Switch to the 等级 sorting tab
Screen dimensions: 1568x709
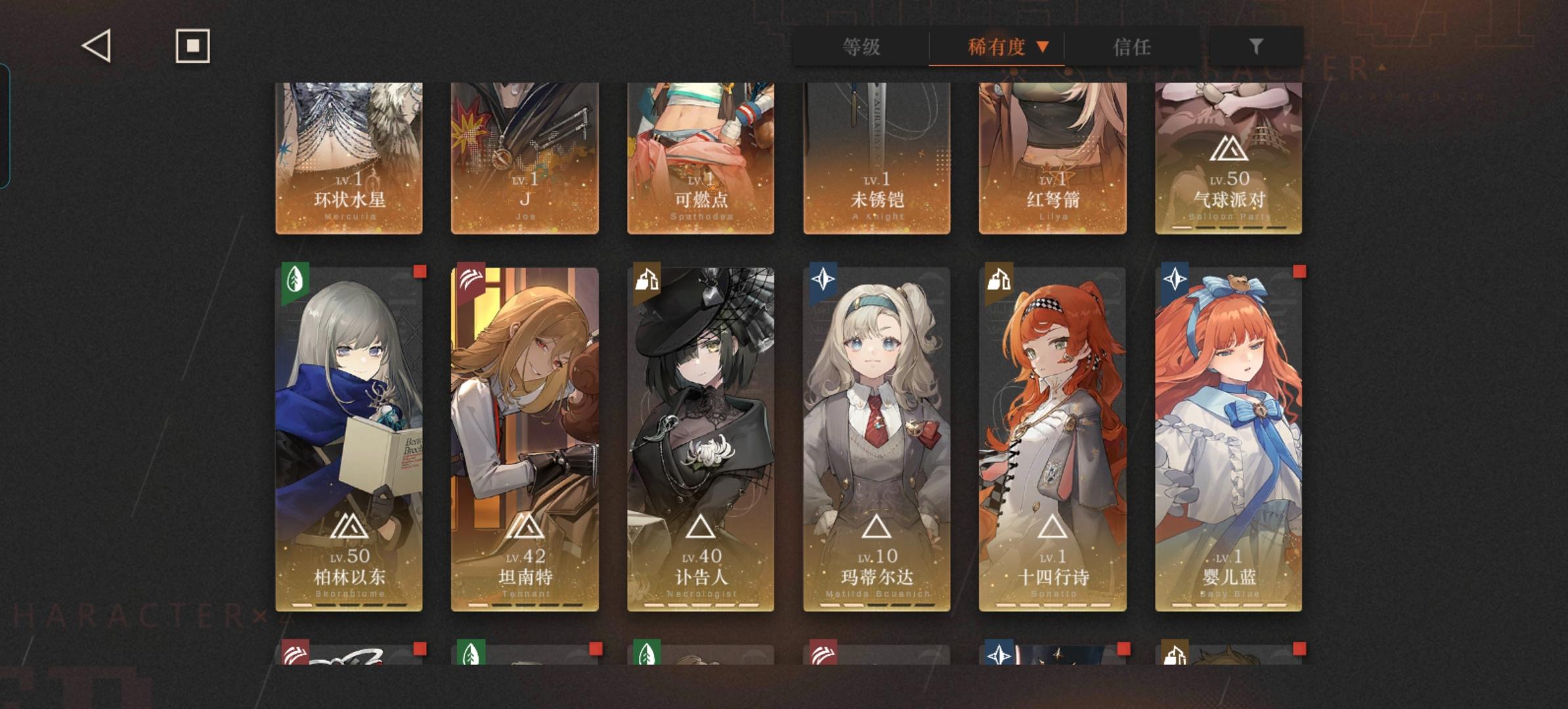(x=861, y=47)
